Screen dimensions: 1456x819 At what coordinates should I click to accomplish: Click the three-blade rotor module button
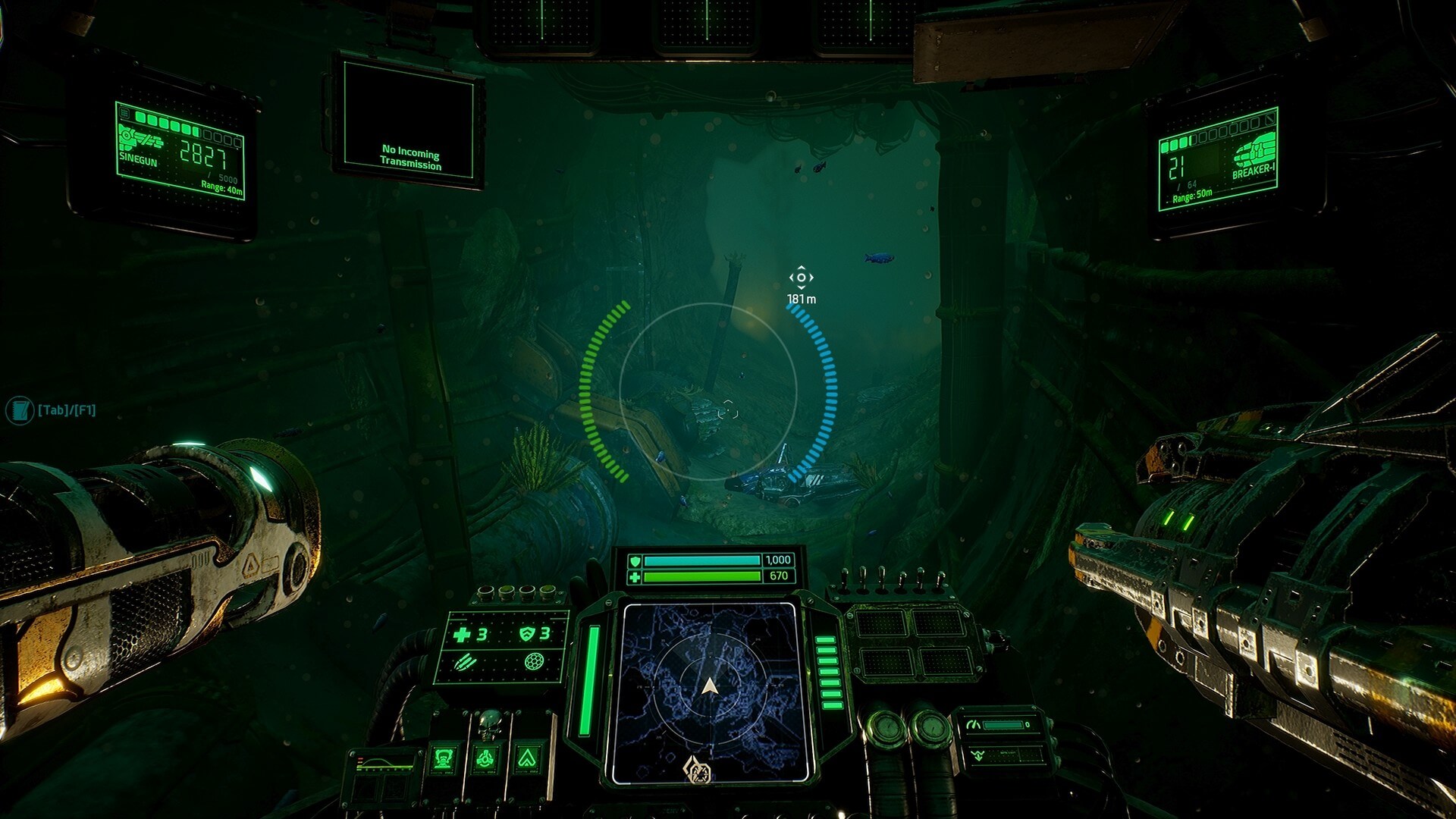coord(485,758)
